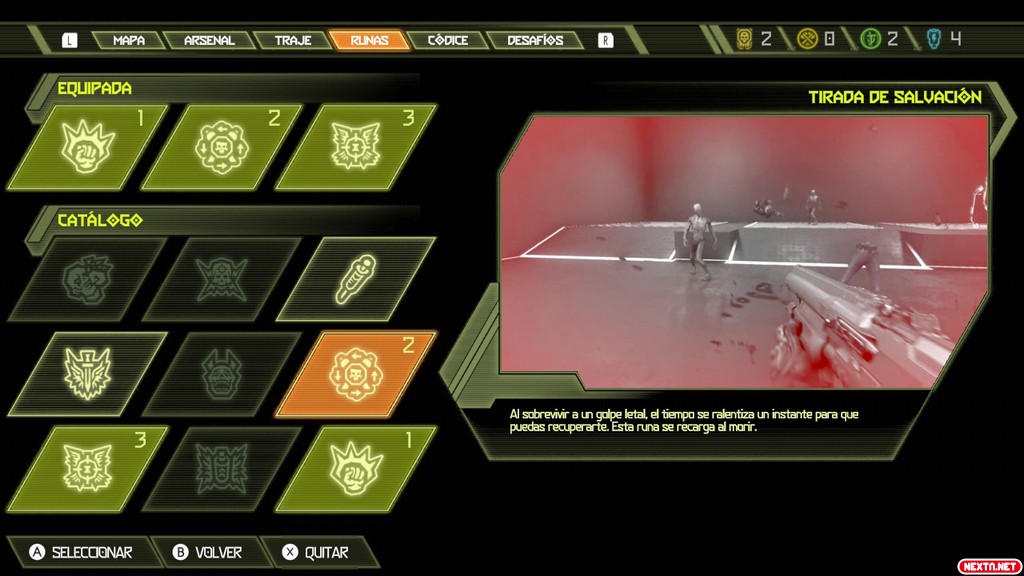Viewport: 1024px width, 576px height.
Task: Go to the TRAJE tab
Action: coord(292,41)
